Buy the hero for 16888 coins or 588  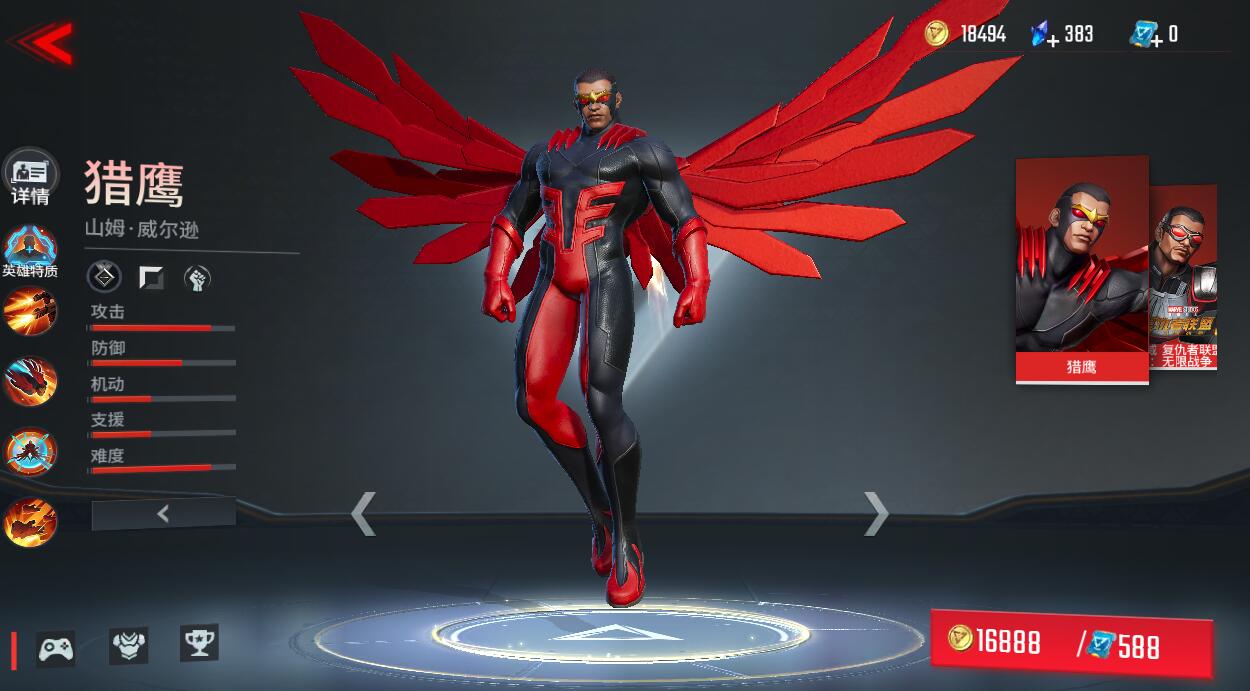pyautogui.click(x=1070, y=642)
